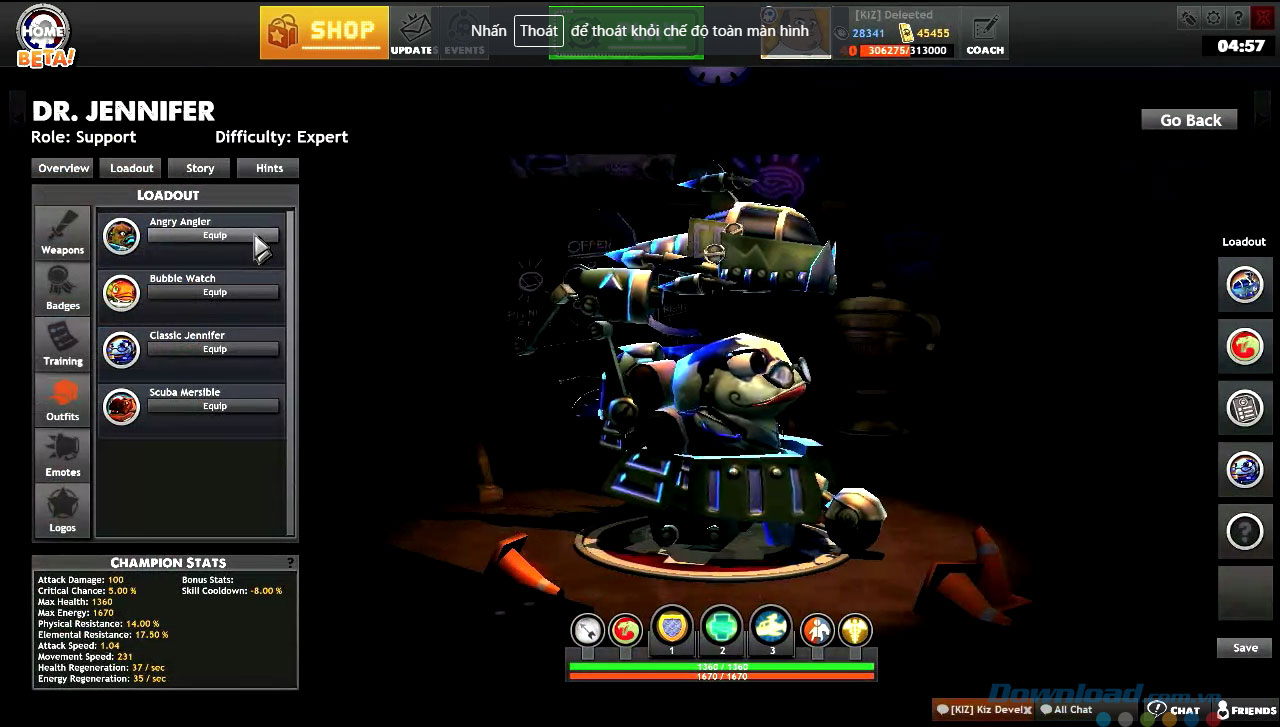Open the Training category
1280x727 pixels.
click(63, 344)
